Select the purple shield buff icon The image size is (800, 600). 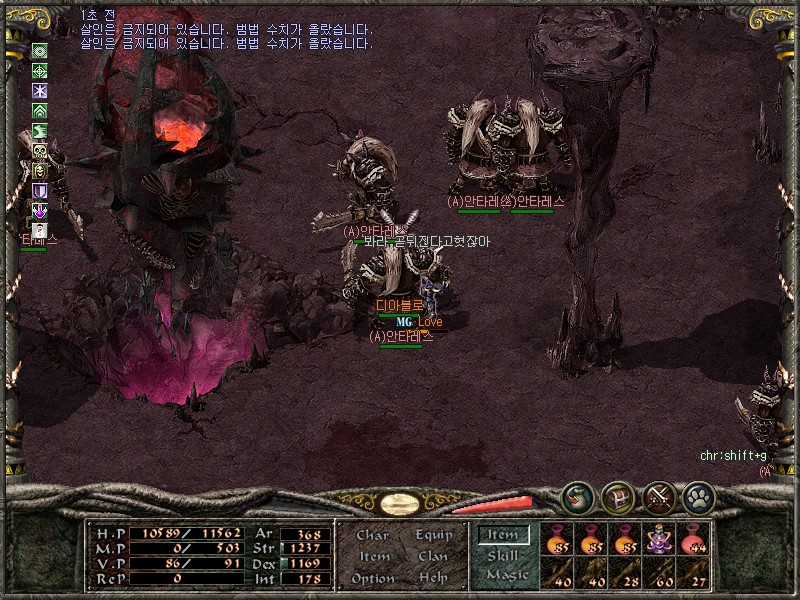pyautogui.click(x=40, y=190)
